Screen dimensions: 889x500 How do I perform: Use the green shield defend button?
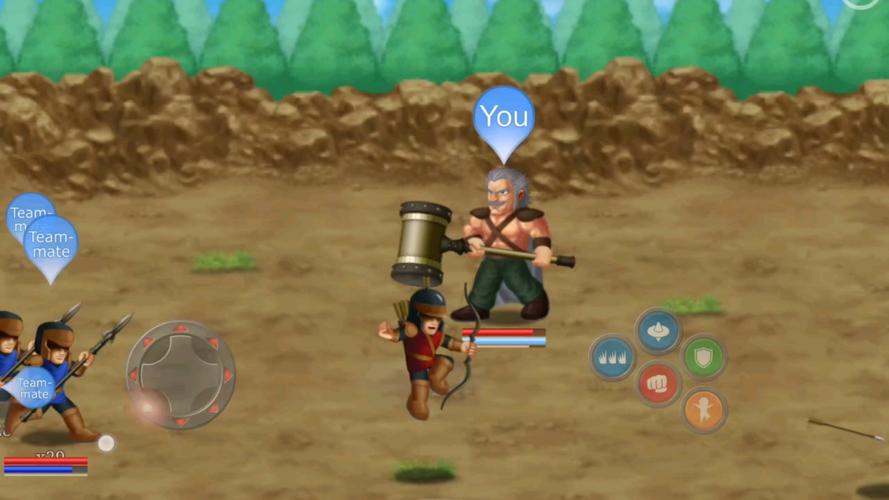[703, 356]
